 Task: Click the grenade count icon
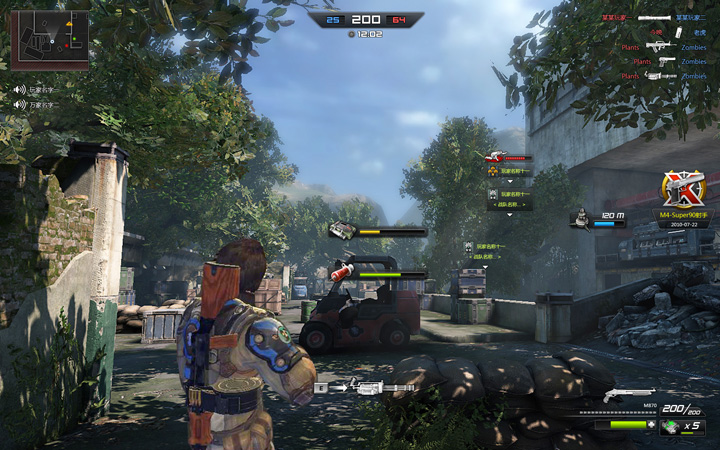tap(669, 426)
